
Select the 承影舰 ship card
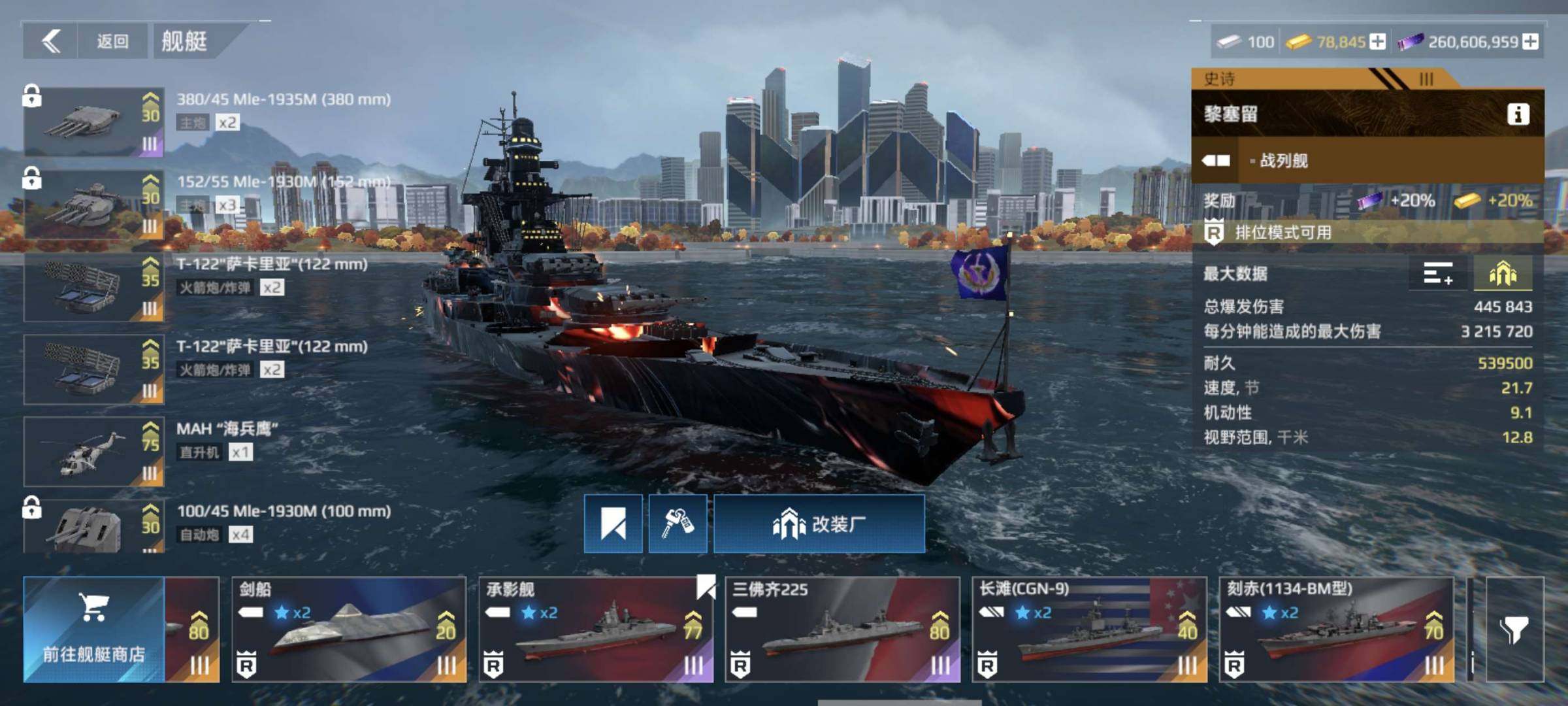point(596,630)
